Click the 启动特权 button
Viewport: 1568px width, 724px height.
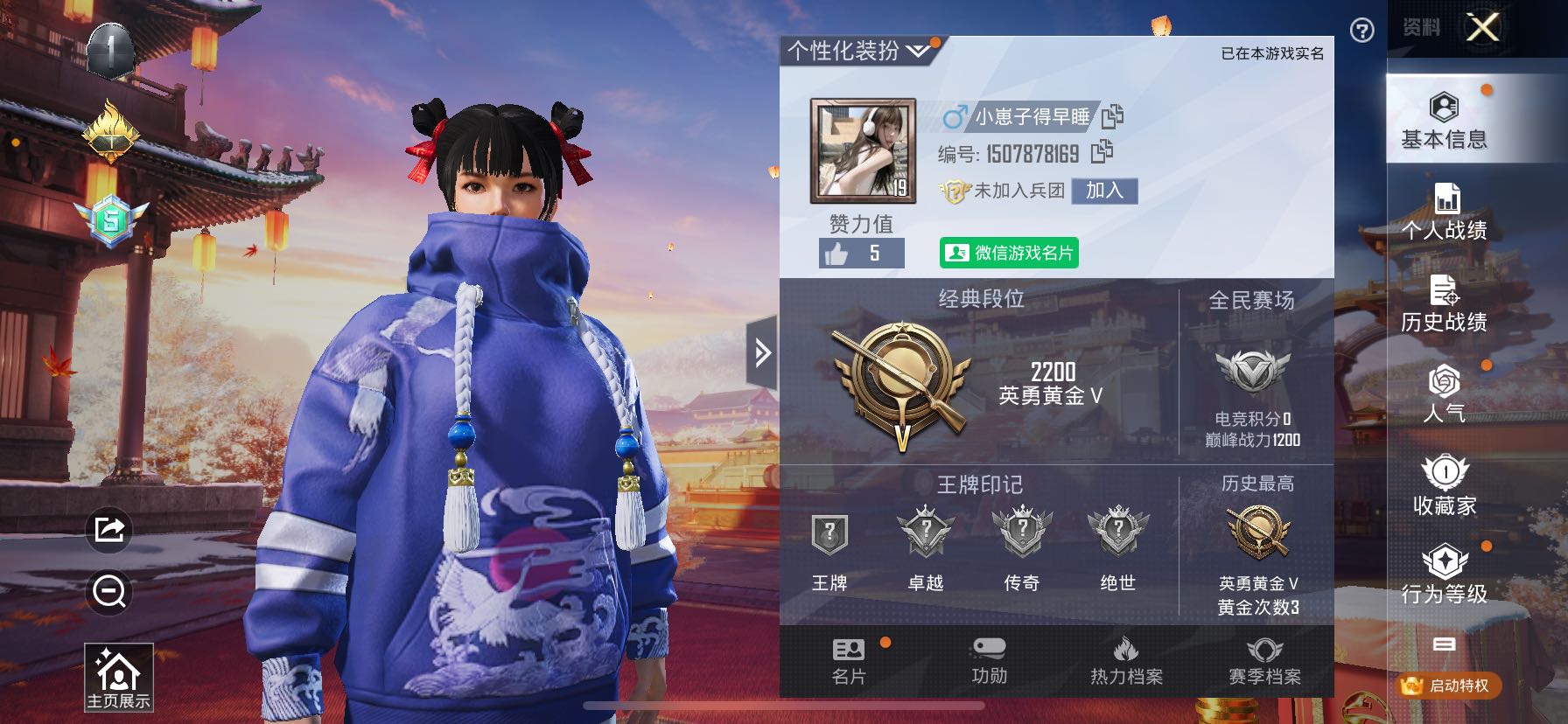click(x=1448, y=686)
